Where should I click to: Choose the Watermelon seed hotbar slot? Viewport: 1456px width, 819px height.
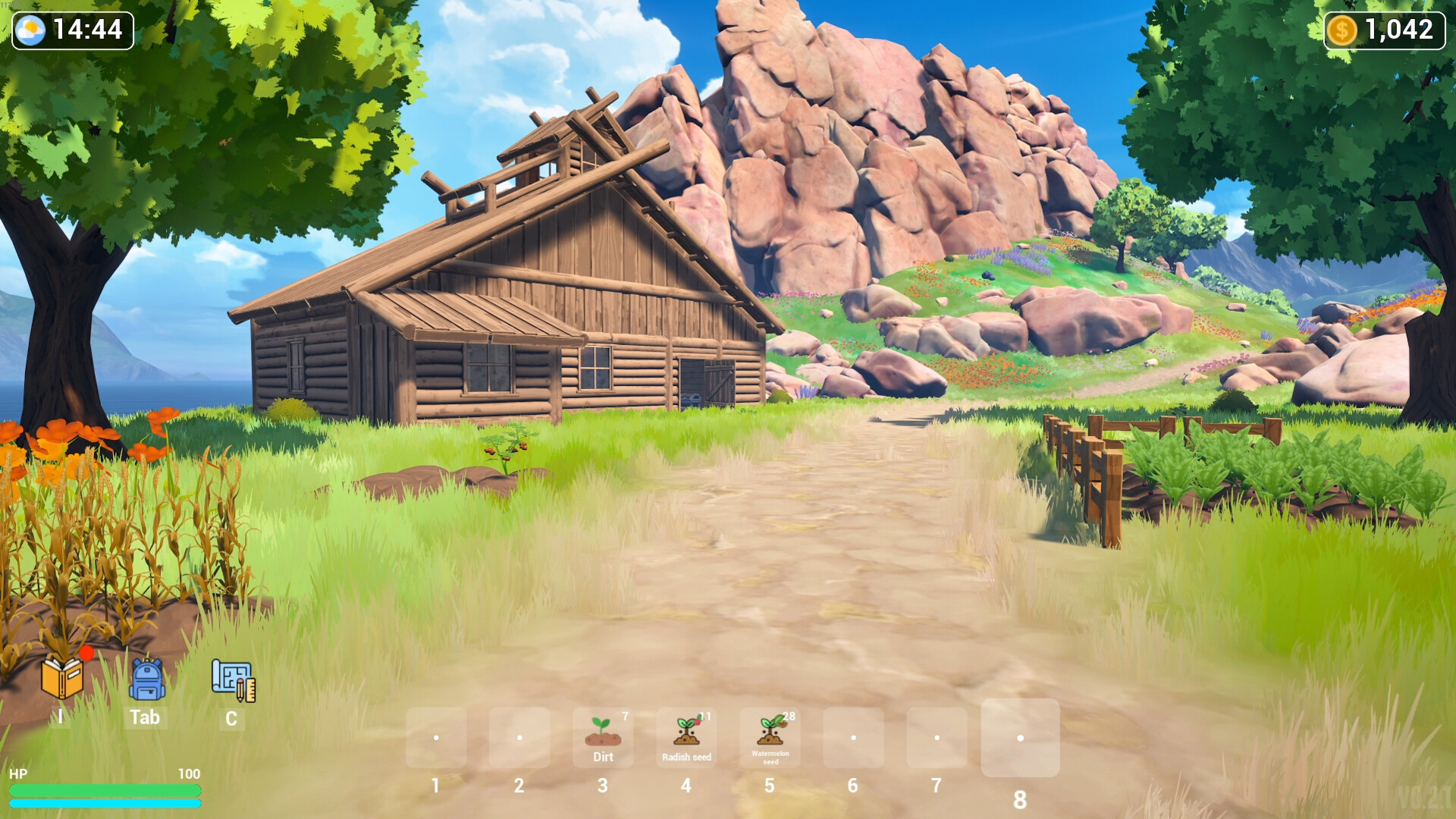click(770, 737)
